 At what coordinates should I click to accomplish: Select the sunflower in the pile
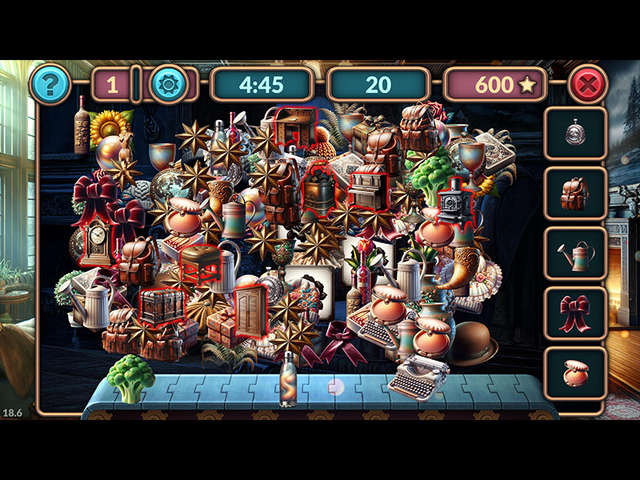coord(110,128)
